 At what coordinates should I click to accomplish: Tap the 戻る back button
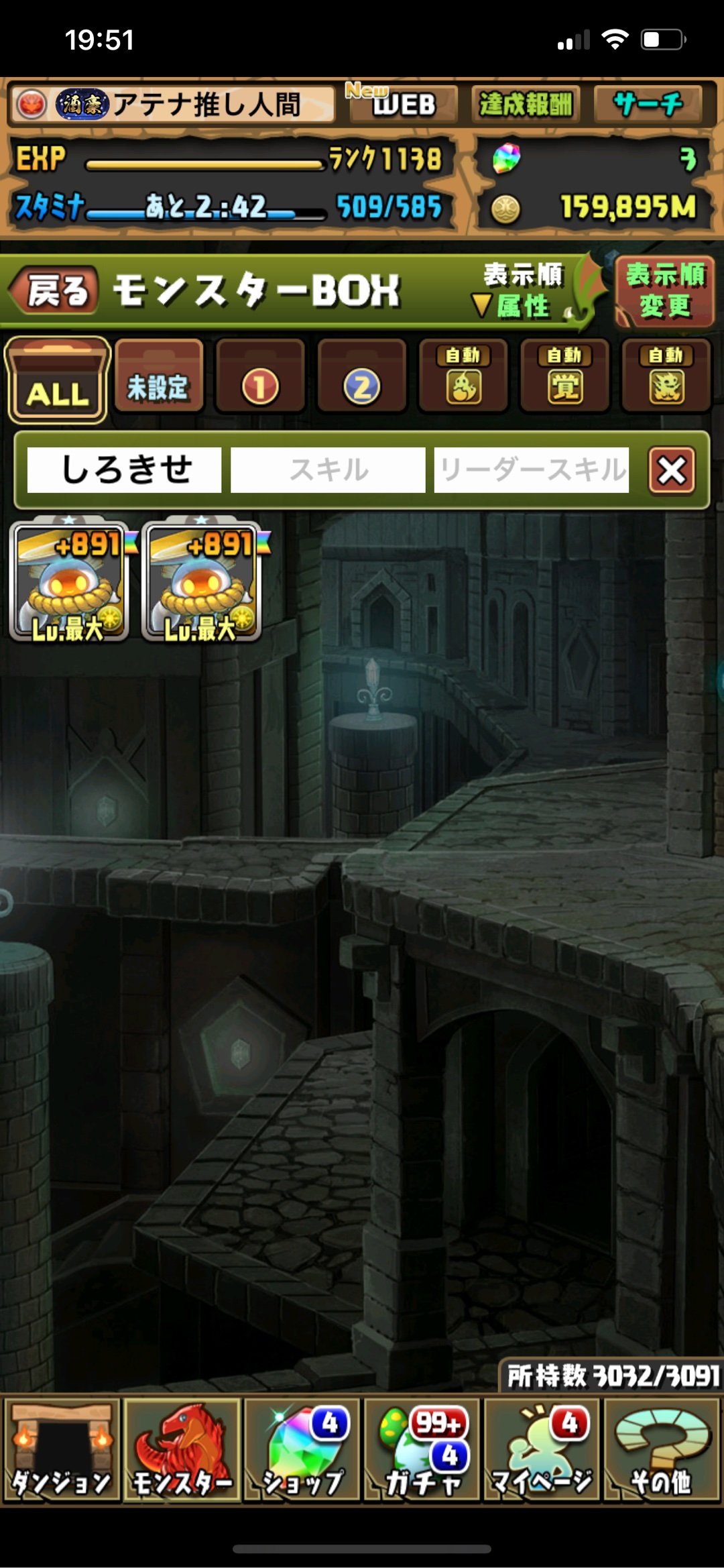55,291
